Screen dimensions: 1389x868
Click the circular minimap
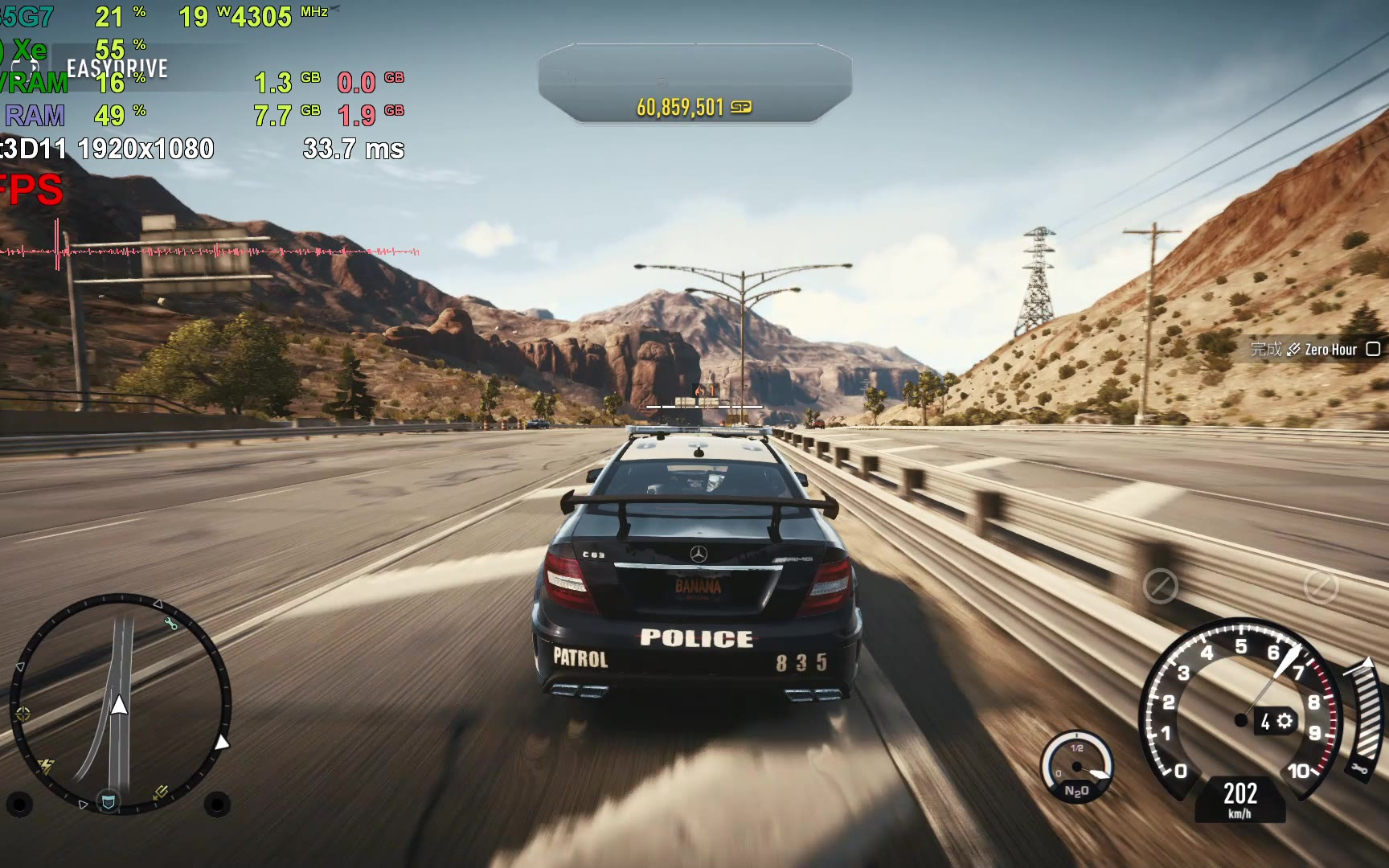click(x=121, y=703)
